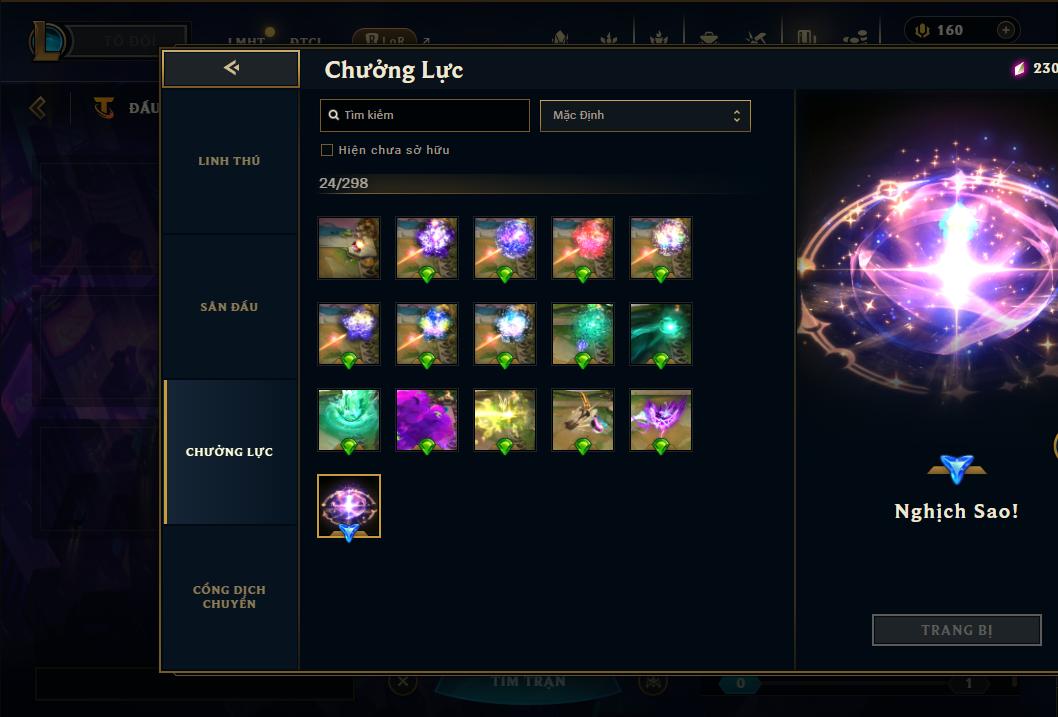Toggle the Hiện chưa sở hữu checkbox

327,150
